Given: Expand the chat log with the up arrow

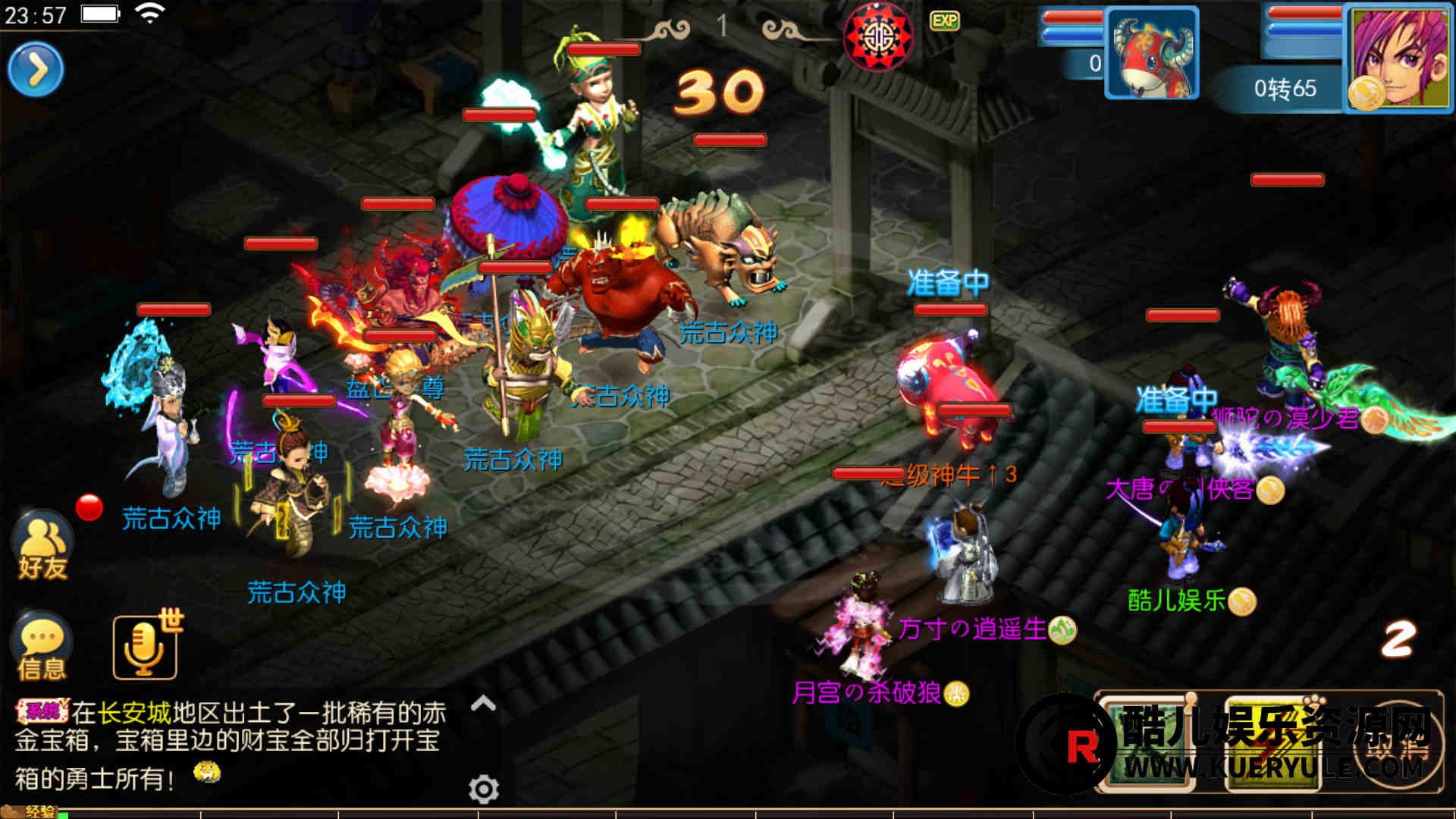Looking at the screenshot, I should pyautogui.click(x=483, y=704).
